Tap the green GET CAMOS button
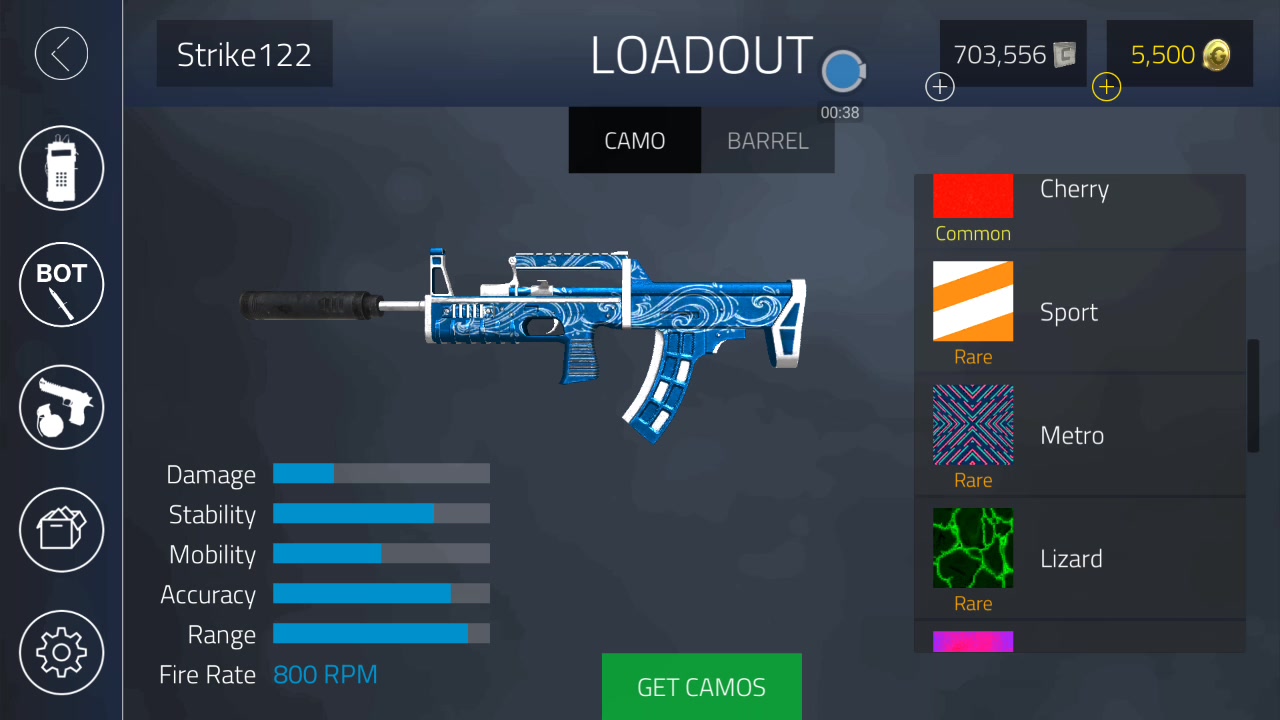 (x=701, y=687)
